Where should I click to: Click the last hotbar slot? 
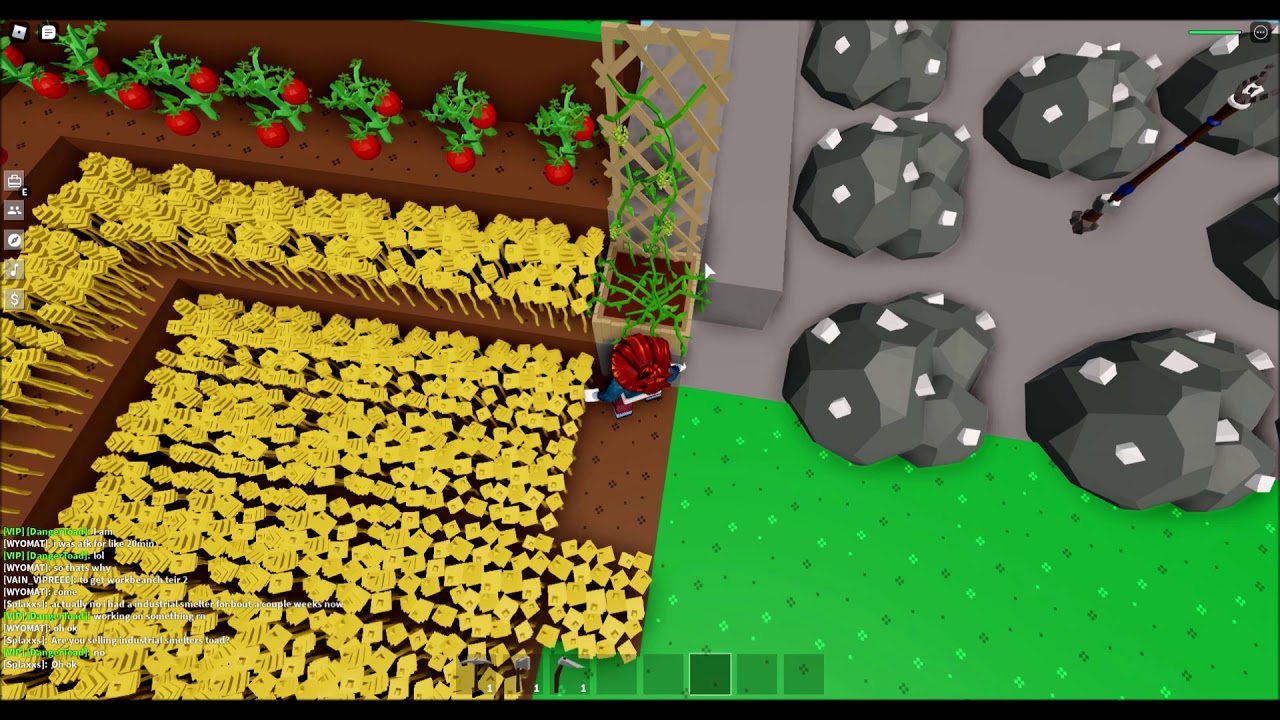coord(804,672)
